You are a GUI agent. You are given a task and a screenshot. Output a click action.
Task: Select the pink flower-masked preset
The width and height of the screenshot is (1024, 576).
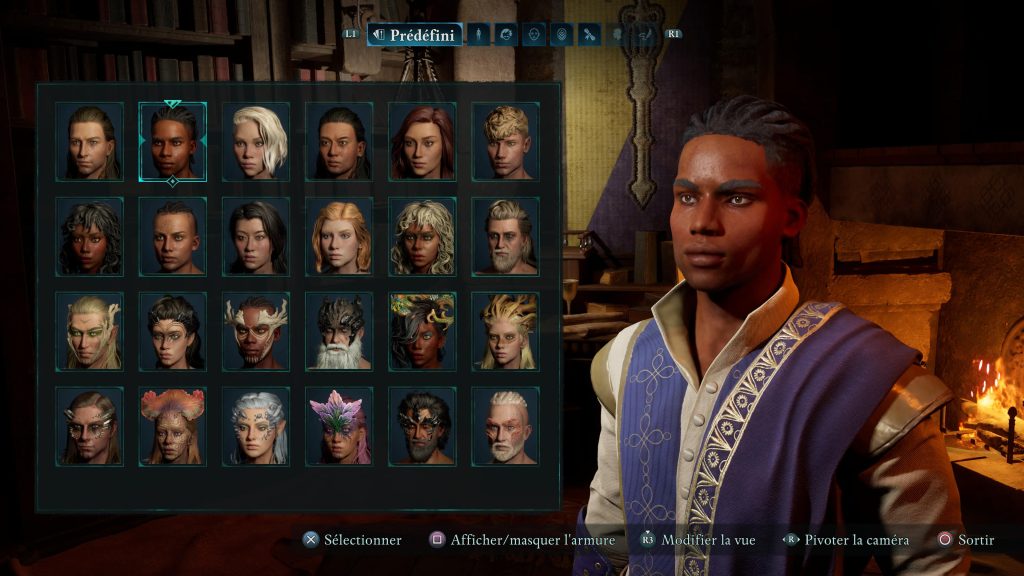[x=339, y=427]
